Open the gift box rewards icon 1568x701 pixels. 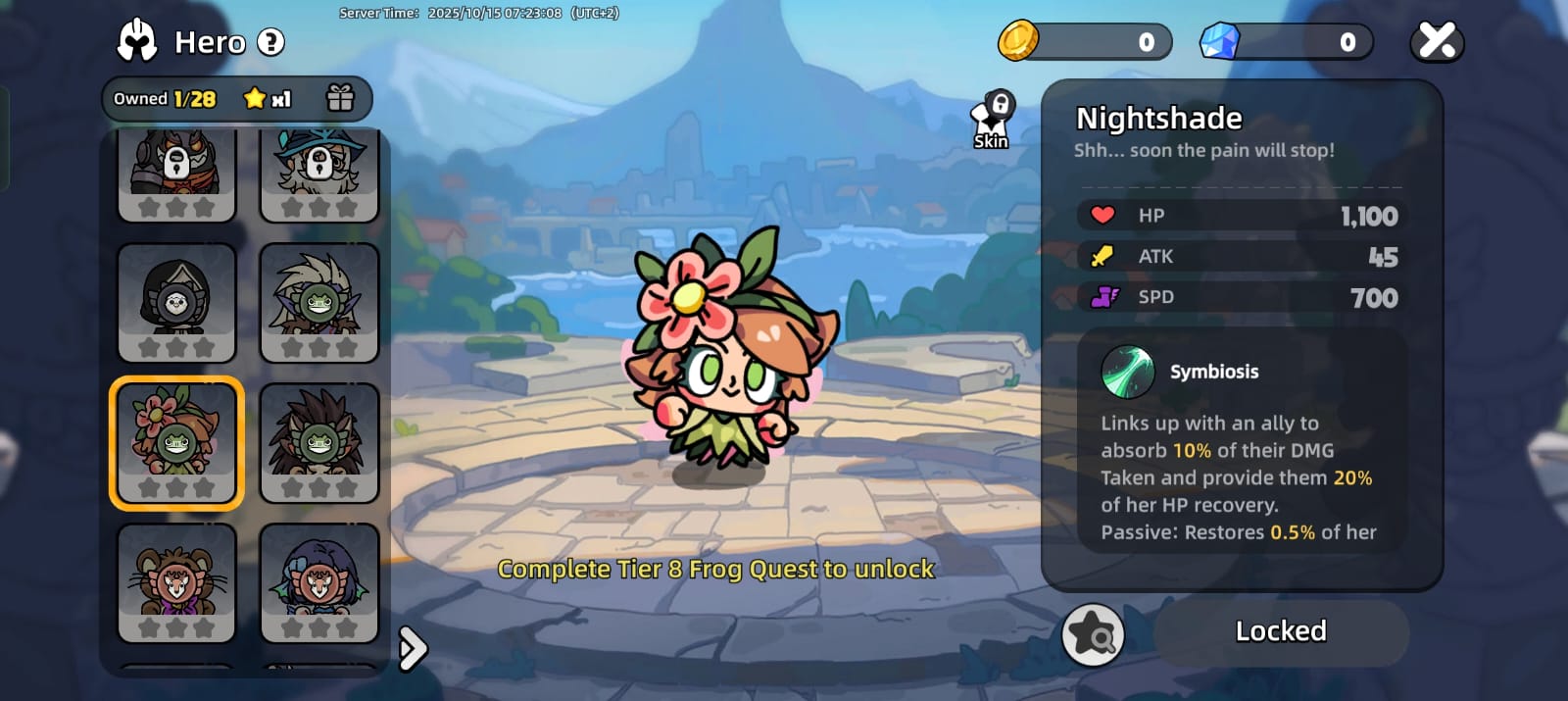coord(340,98)
